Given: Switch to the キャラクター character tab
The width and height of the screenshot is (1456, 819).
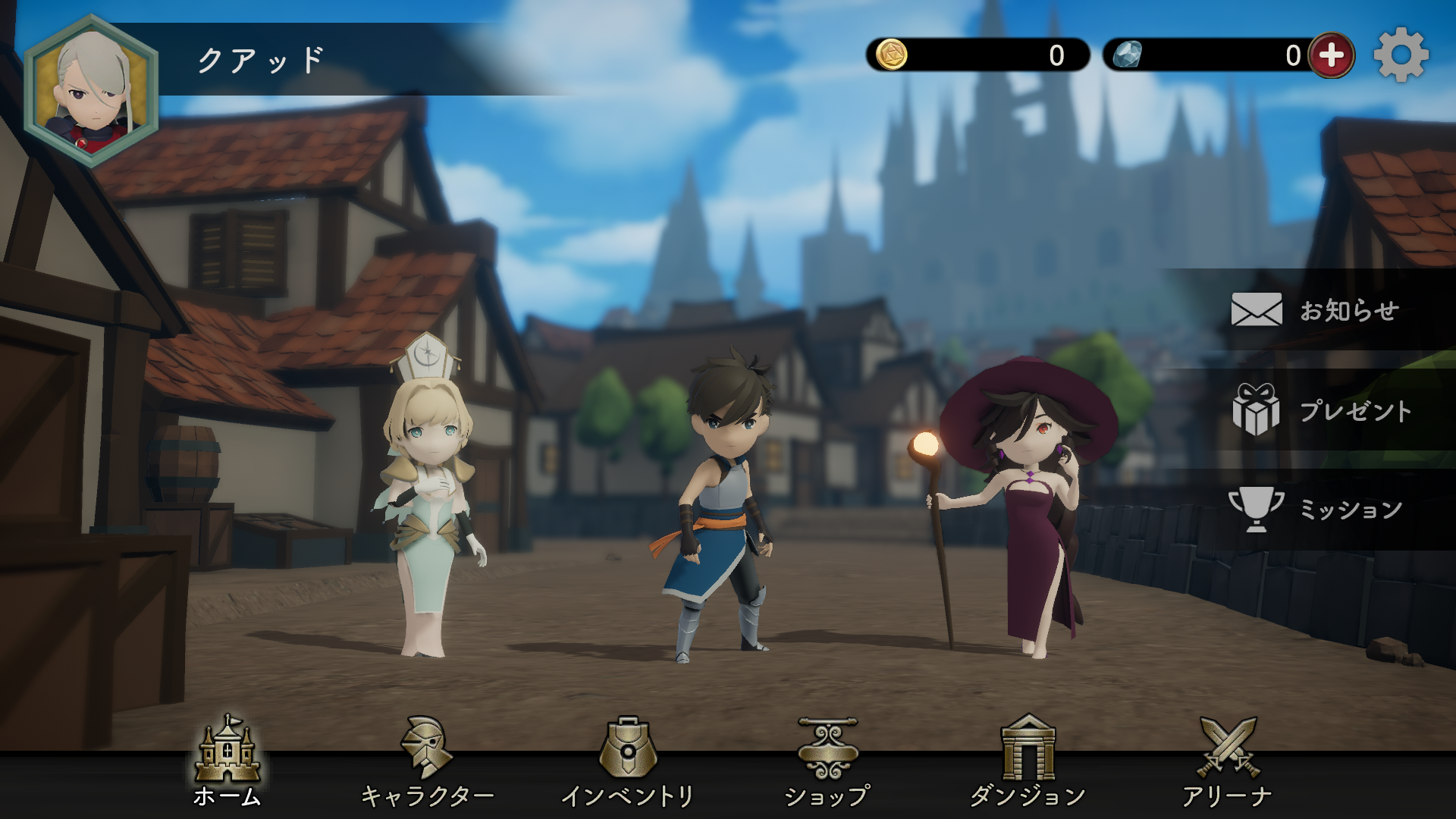Looking at the screenshot, I should (427, 762).
